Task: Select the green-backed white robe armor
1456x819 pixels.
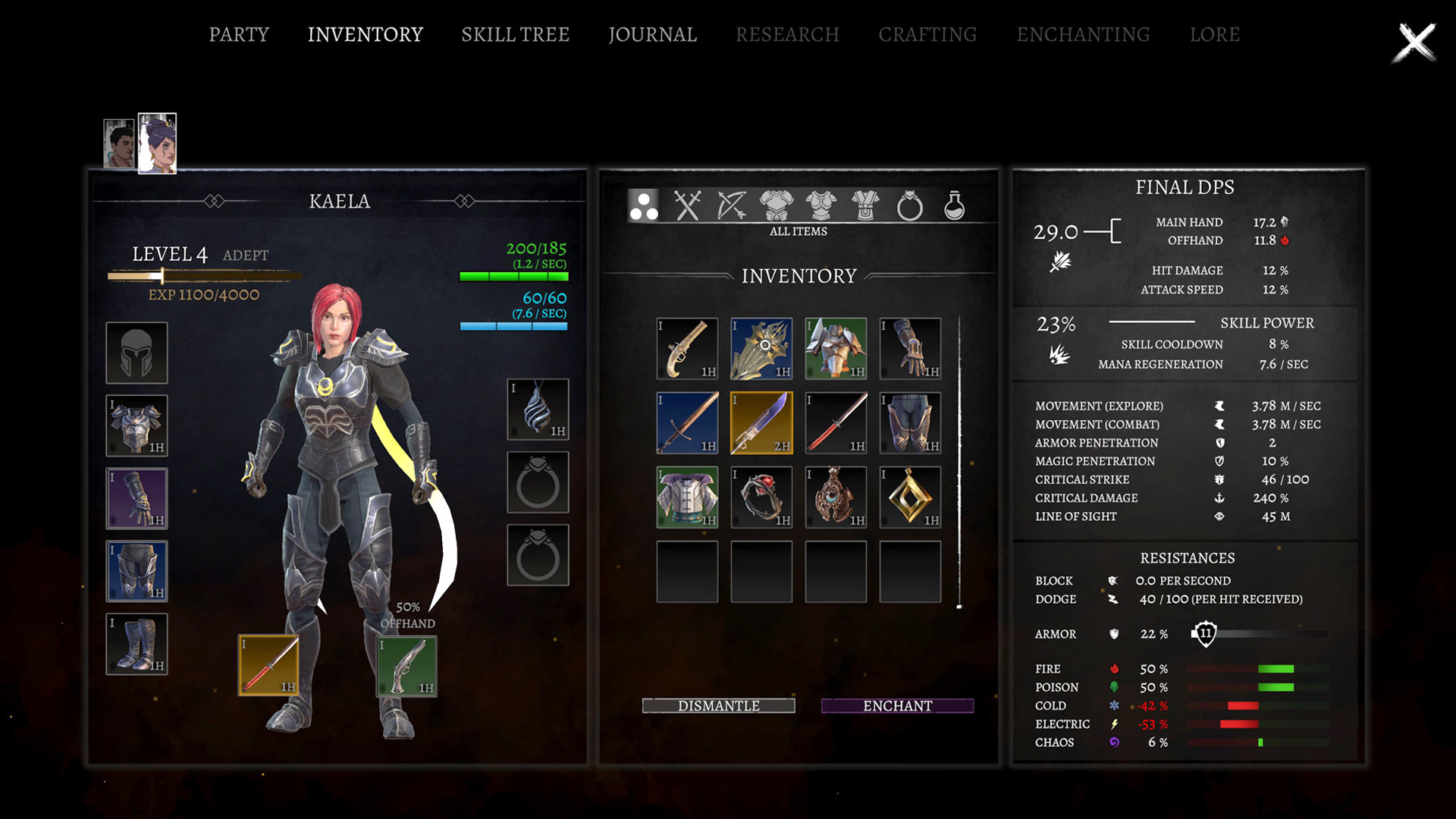Action: [x=687, y=497]
